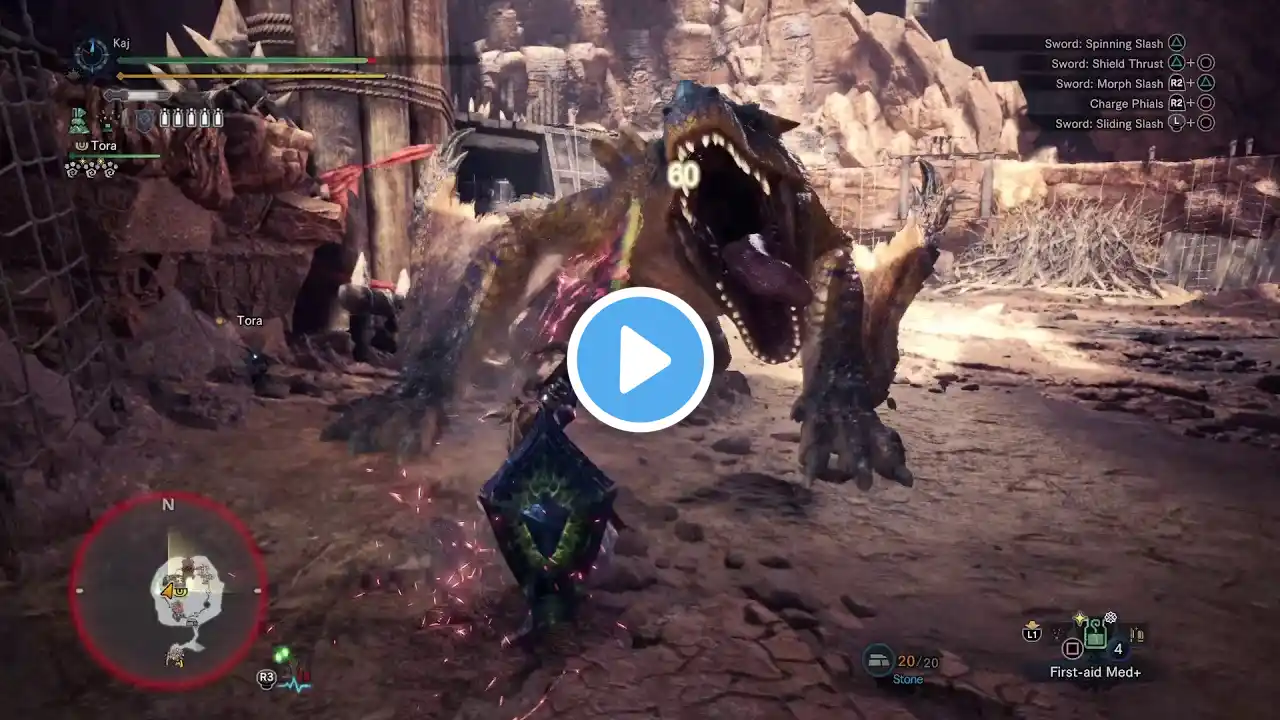This screenshot has width=1280, height=720.
Task: Select the First-aid Med+ item icon
Action: (1095, 634)
